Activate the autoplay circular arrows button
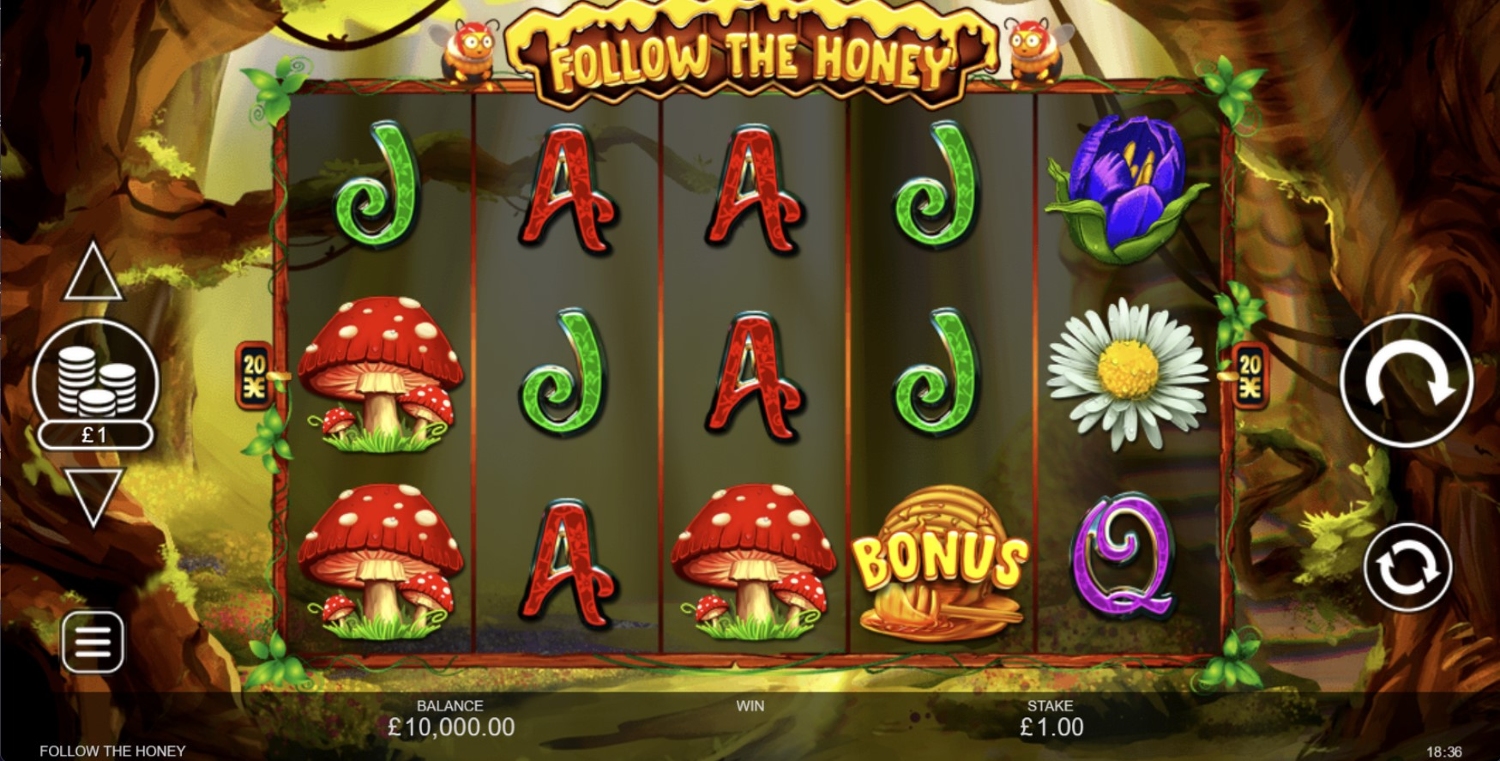 coord(1408,567)
